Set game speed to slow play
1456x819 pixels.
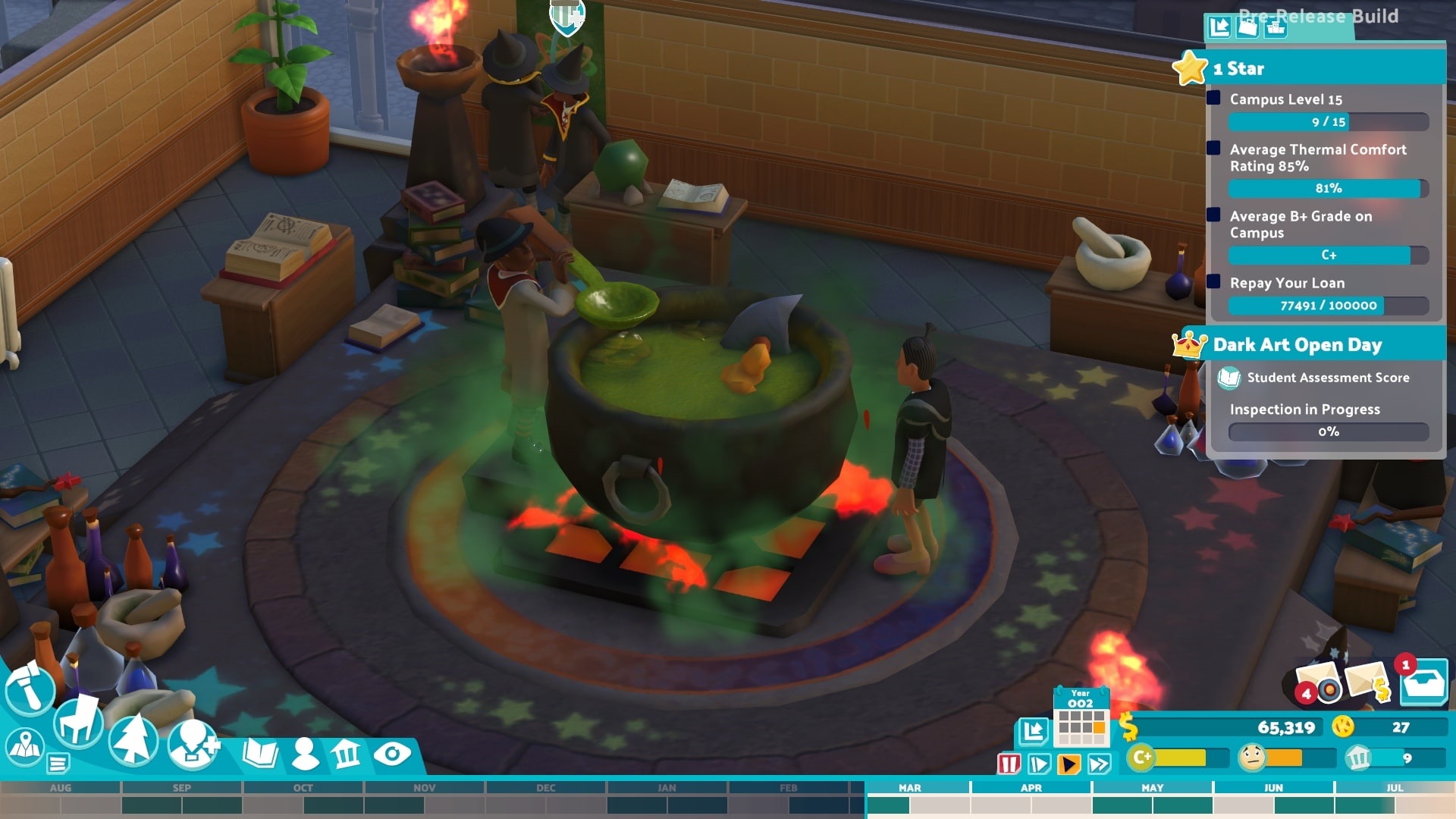click(1039, 763)
